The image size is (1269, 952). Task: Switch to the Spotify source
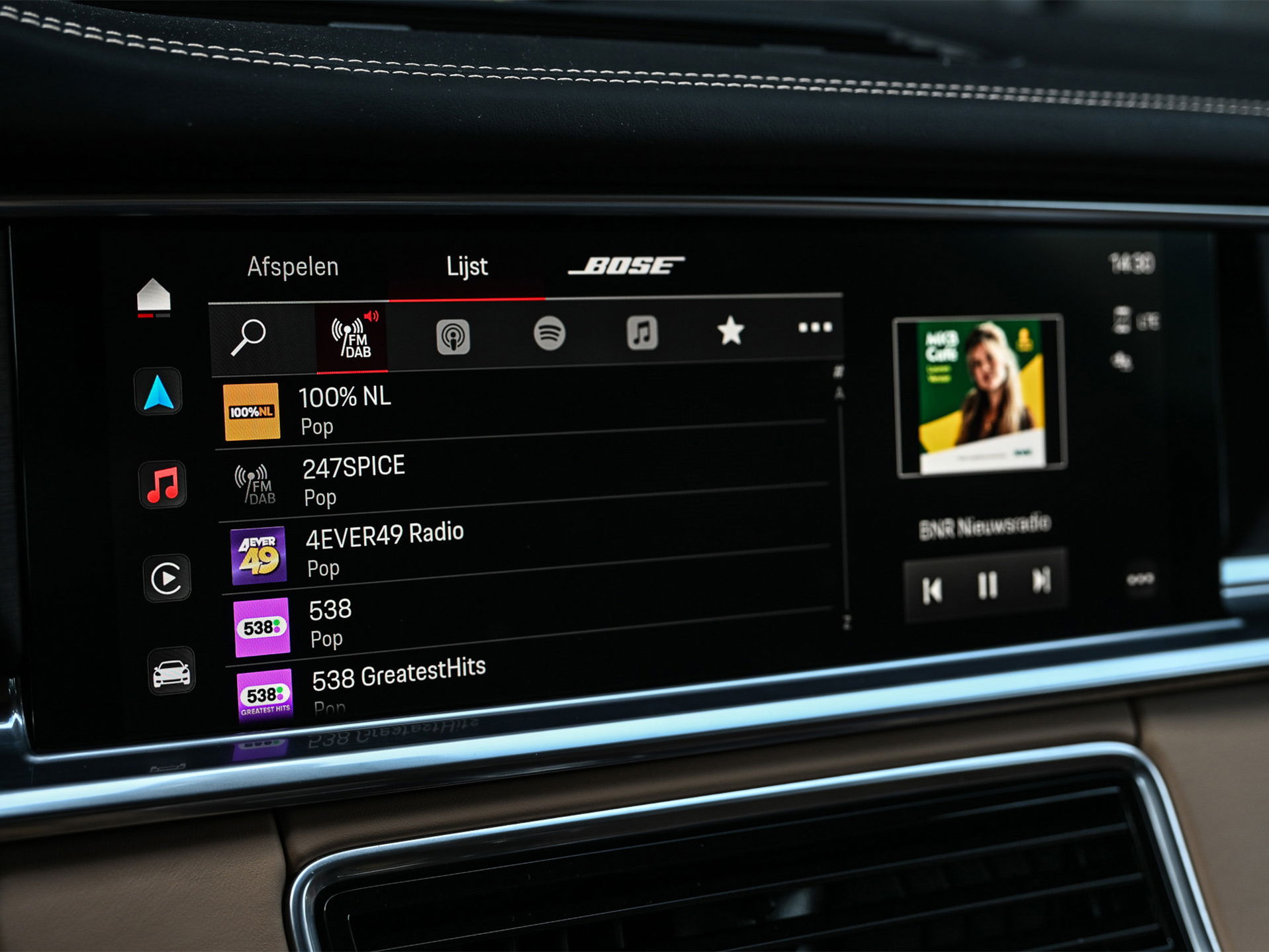[x=549, y=333]
